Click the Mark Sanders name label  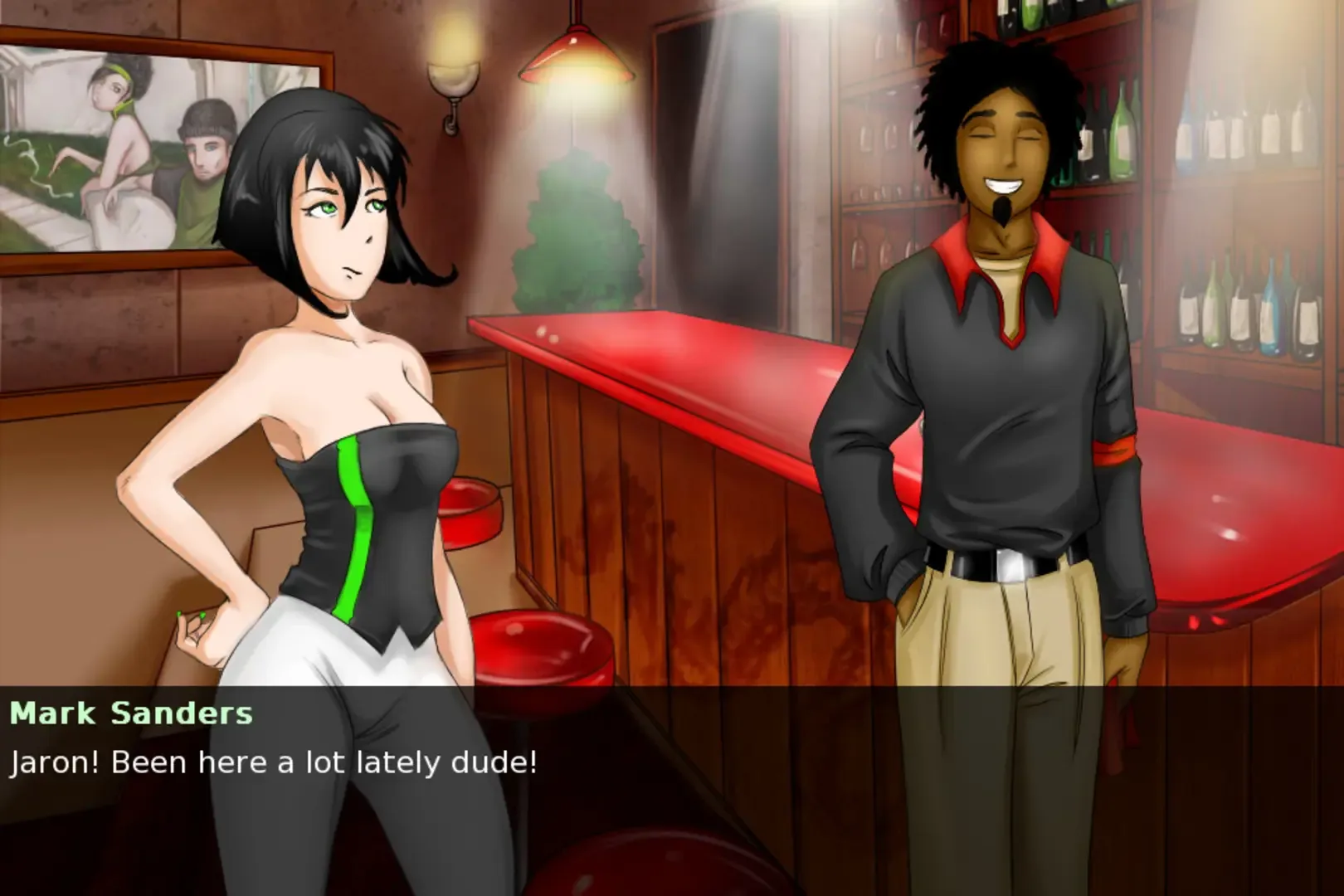coord(133,712)
